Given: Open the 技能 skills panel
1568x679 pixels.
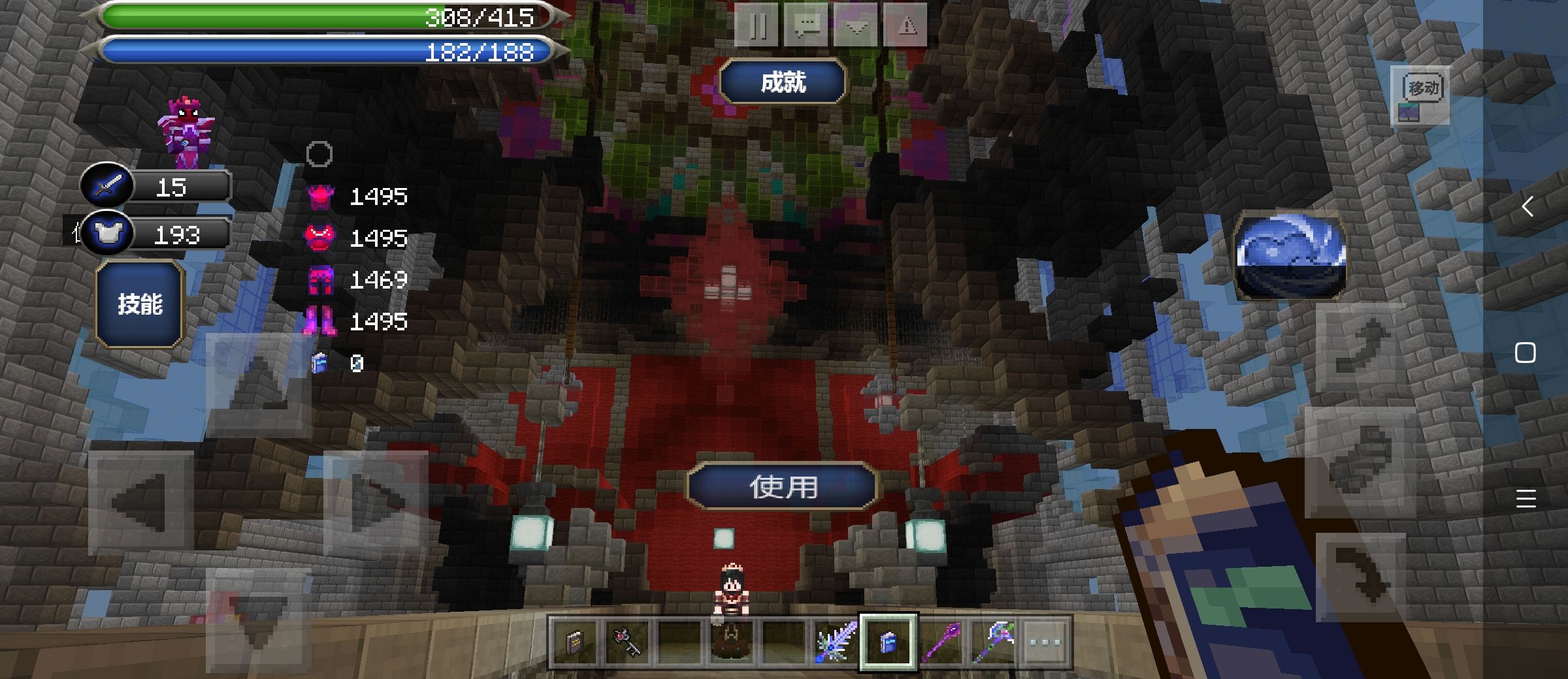Looking at the screenshot, I should point(139,304).
